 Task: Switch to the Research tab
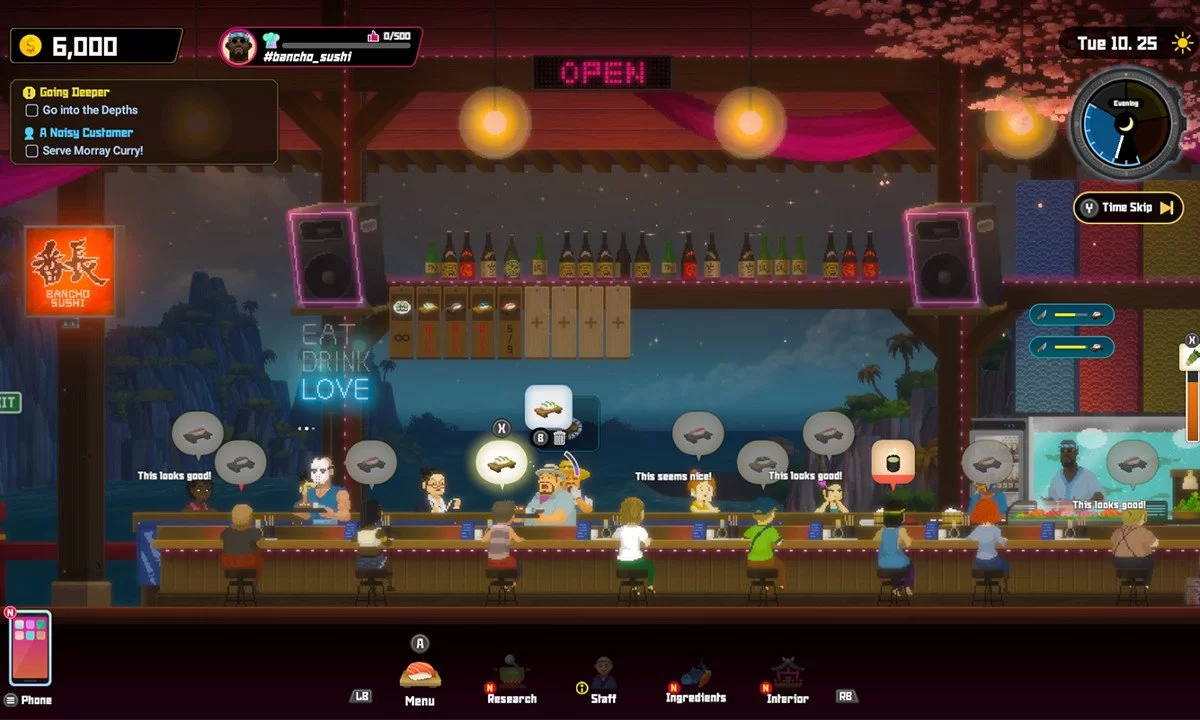511,677
